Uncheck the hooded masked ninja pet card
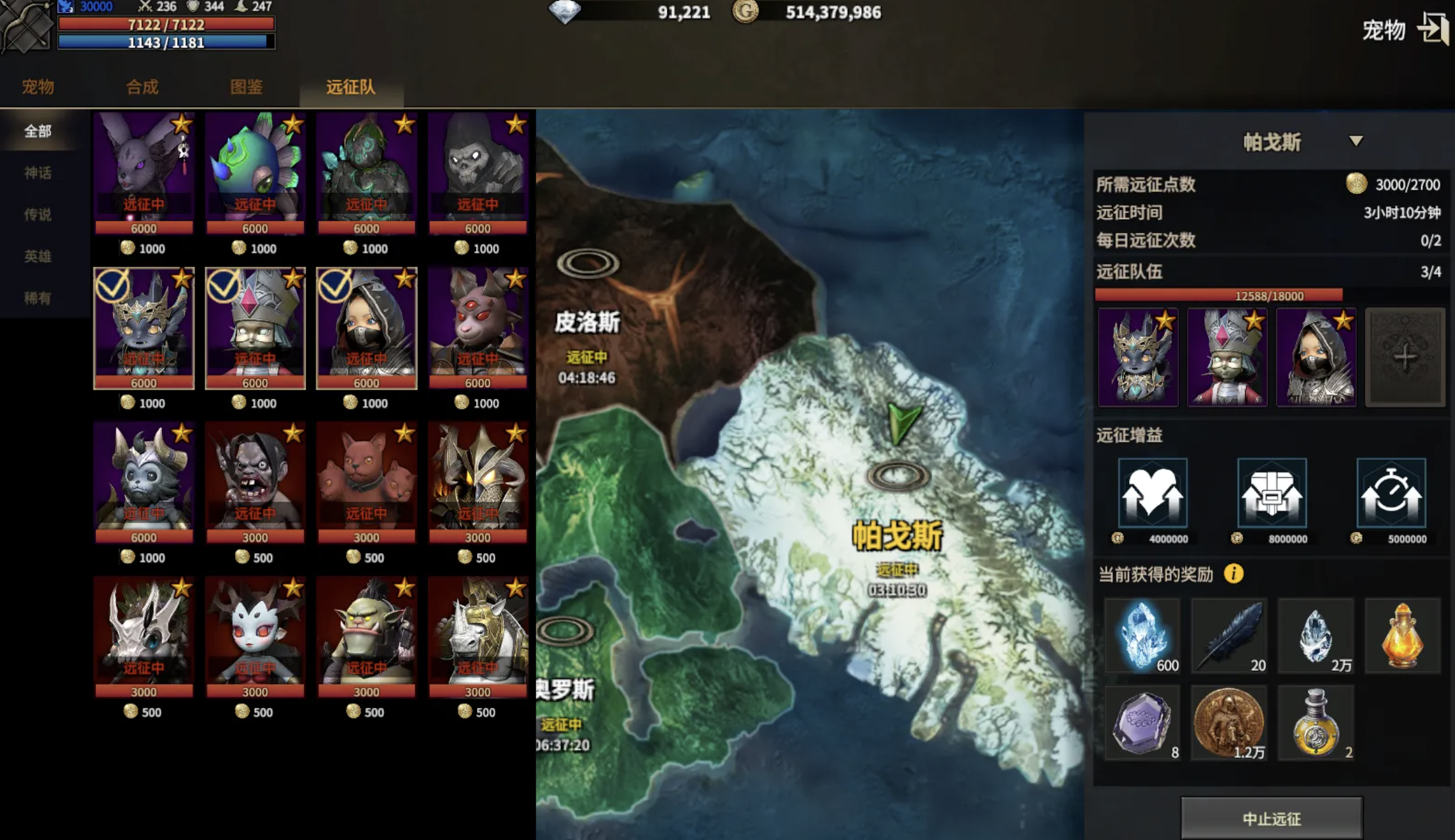 coord(366,327)
